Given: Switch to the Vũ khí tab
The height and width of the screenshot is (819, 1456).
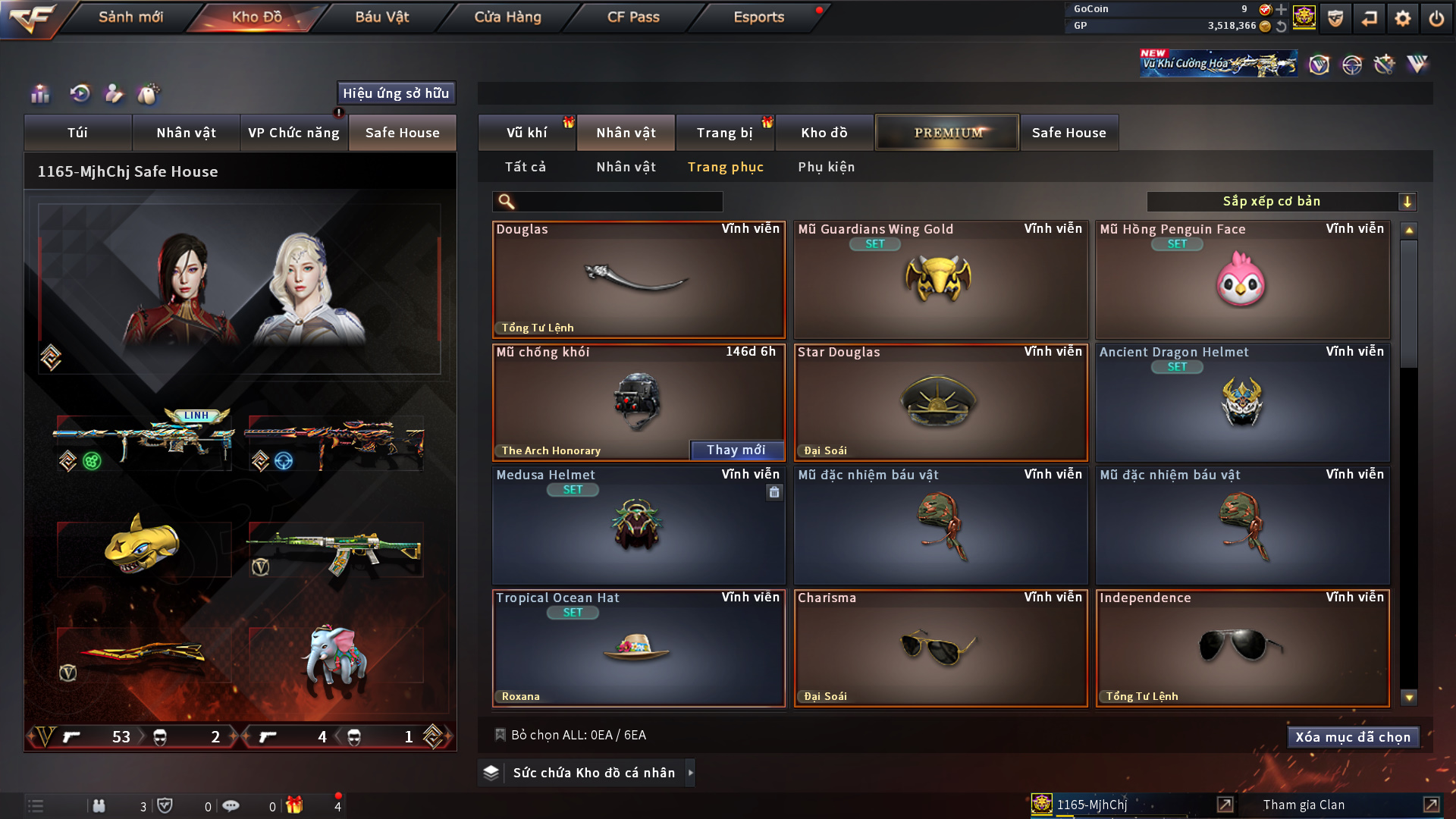Looking at the screenshot, I should (x=526, y=133).
